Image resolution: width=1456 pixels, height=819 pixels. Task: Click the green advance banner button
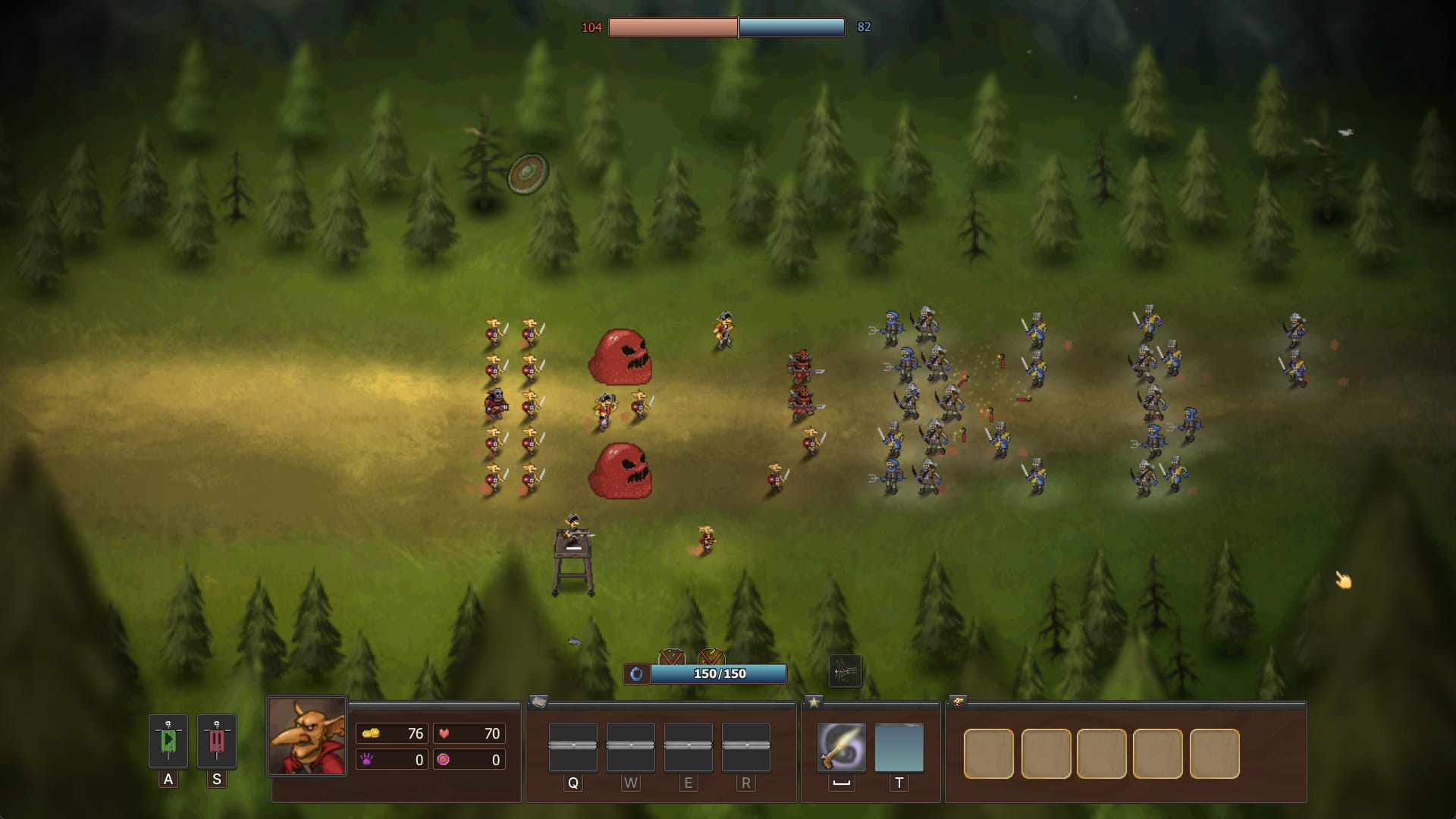point(168,741)
